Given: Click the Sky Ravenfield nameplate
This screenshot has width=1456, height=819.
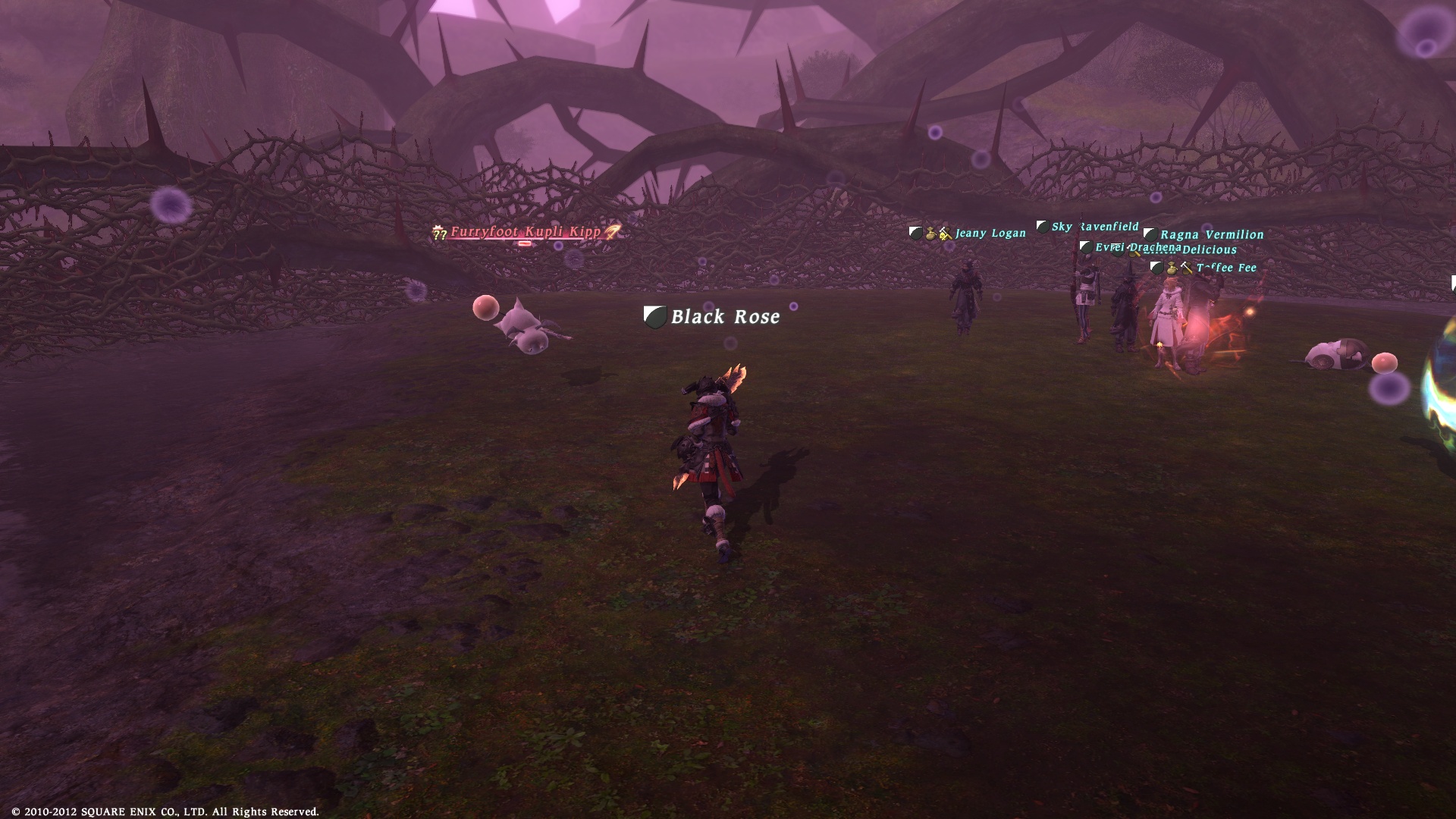Looking at the screenshot, I should (x=1094, y=227).
